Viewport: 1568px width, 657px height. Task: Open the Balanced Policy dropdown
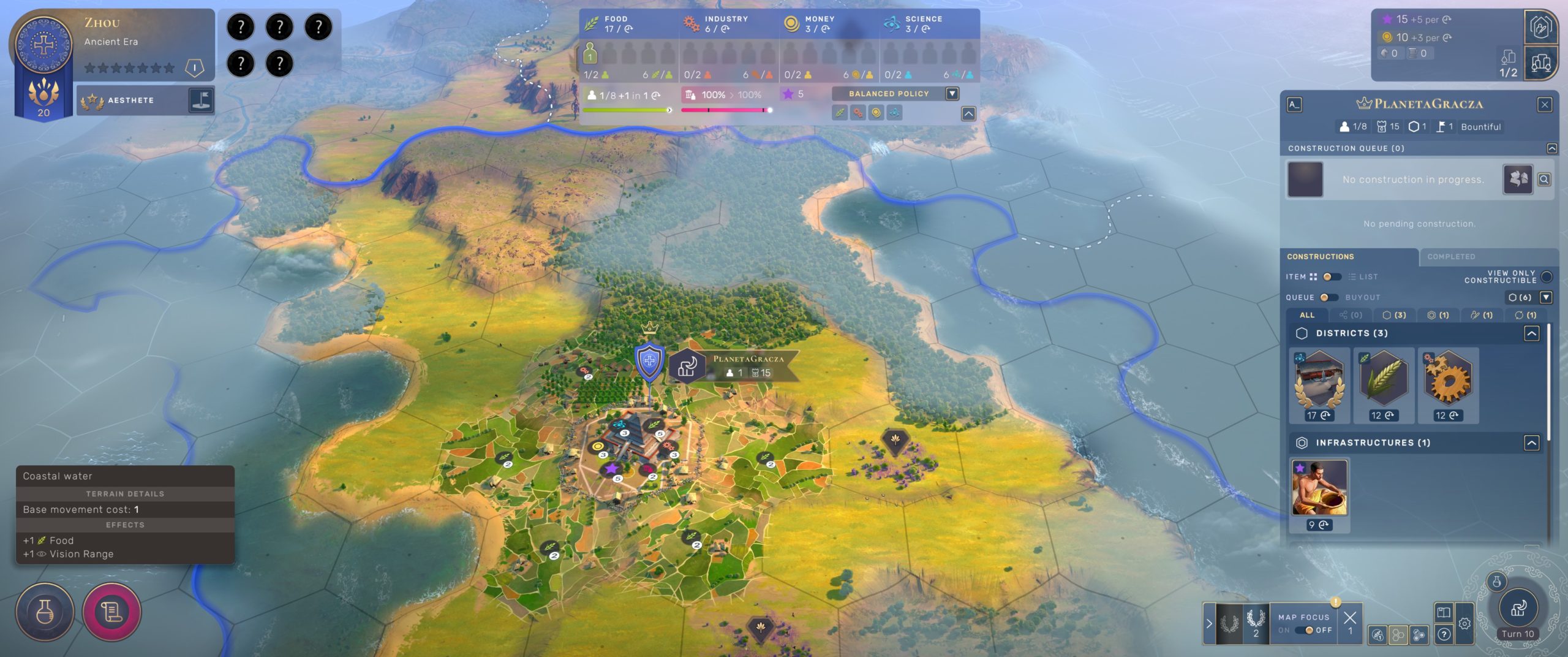952,94
